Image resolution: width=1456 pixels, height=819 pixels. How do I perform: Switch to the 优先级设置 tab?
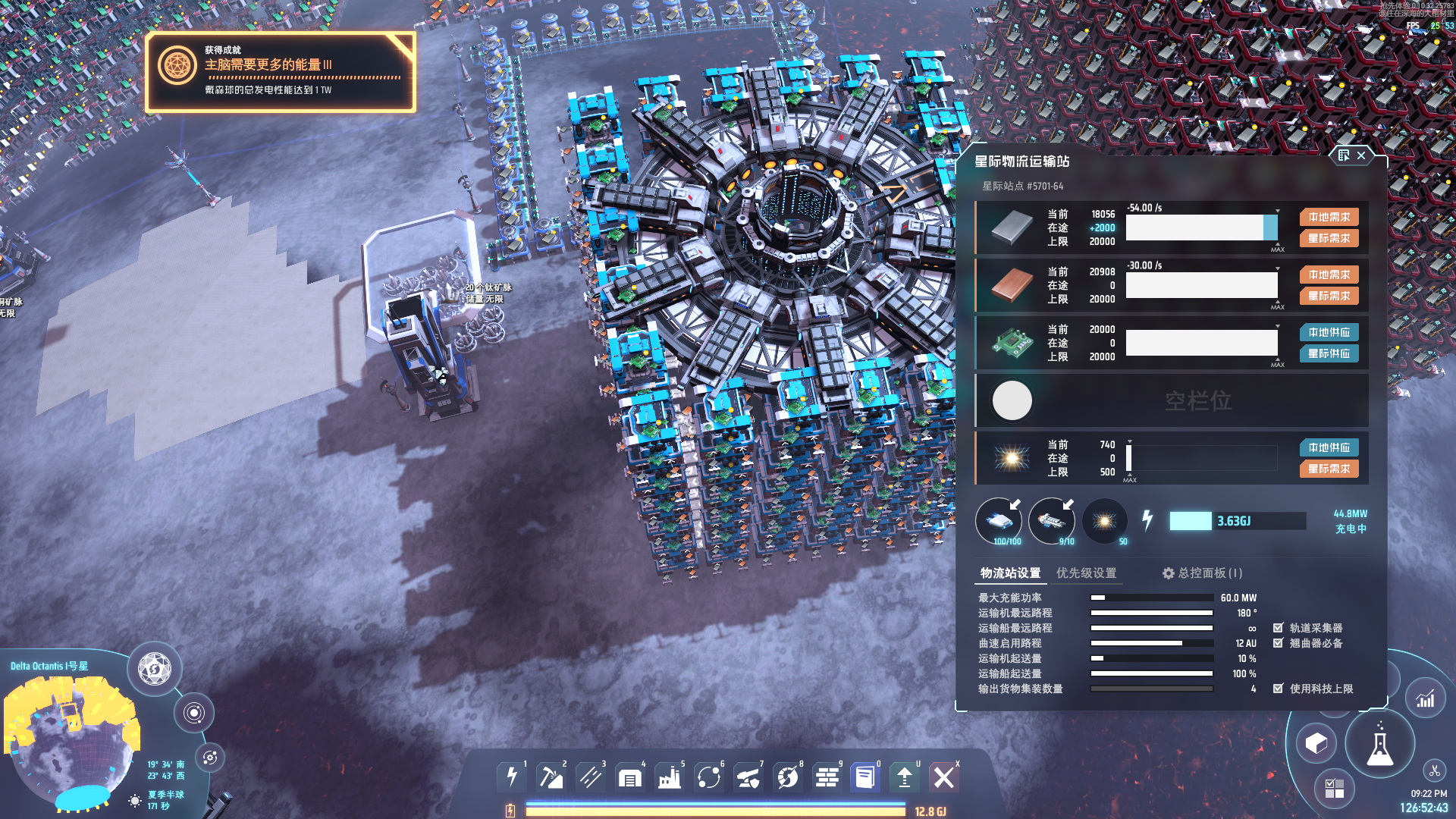1086,573
